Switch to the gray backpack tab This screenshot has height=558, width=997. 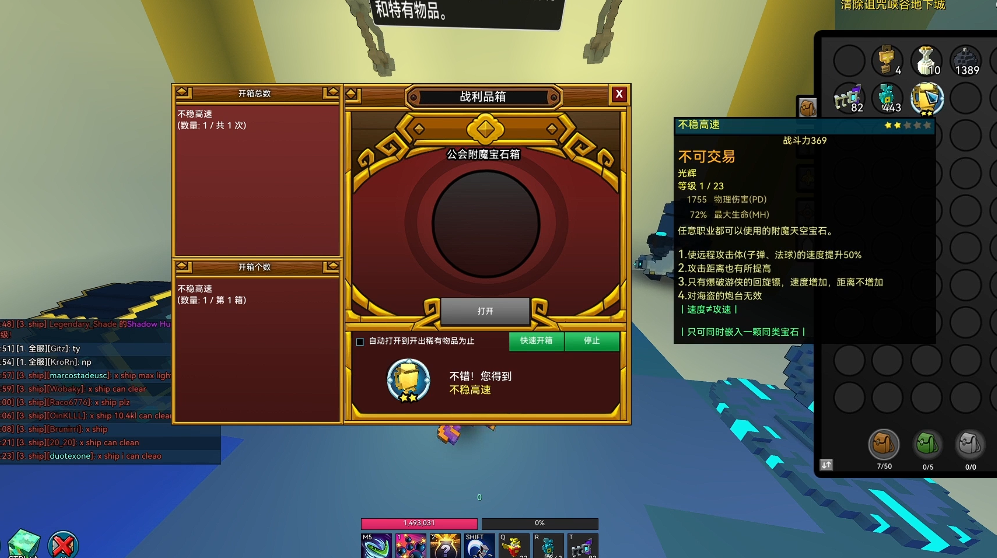point(970,445)
